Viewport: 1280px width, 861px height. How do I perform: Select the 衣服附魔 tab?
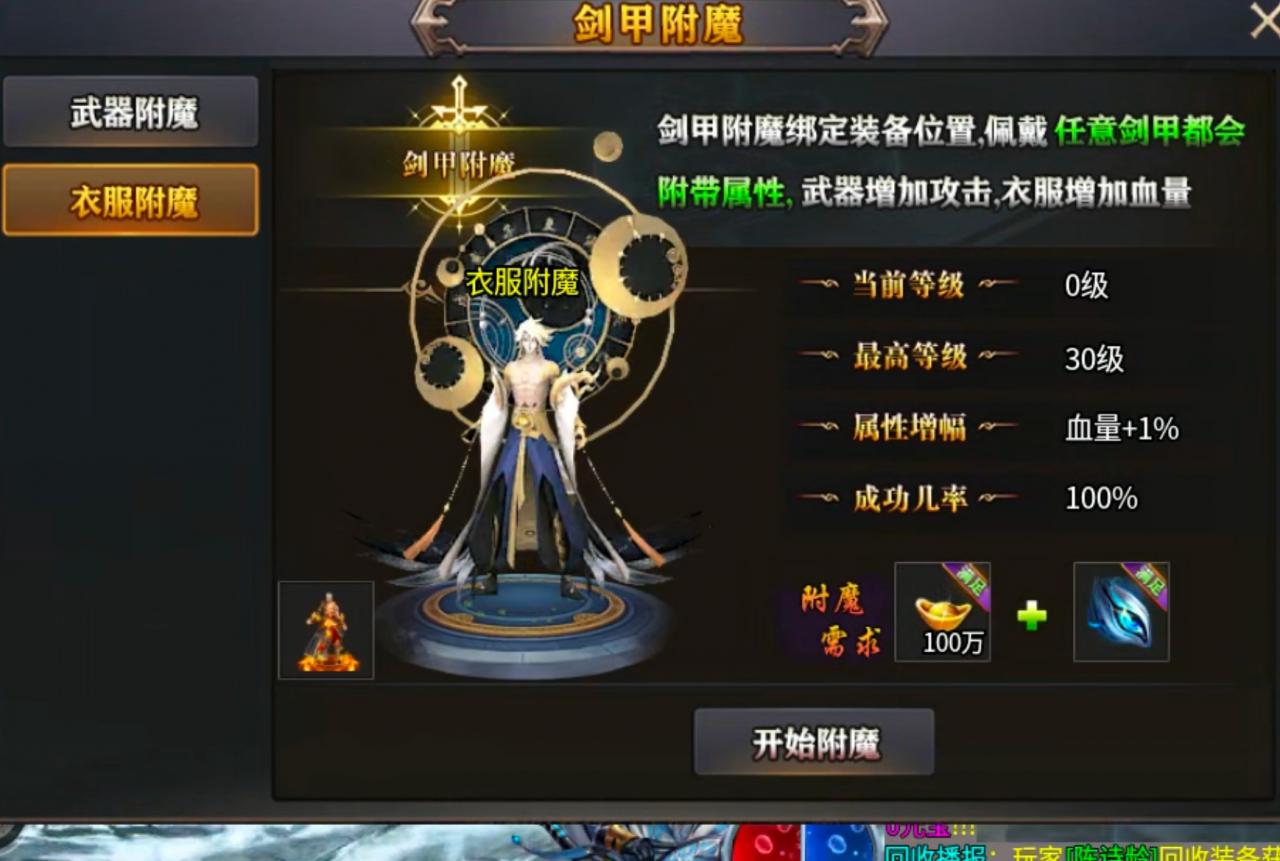130,200
